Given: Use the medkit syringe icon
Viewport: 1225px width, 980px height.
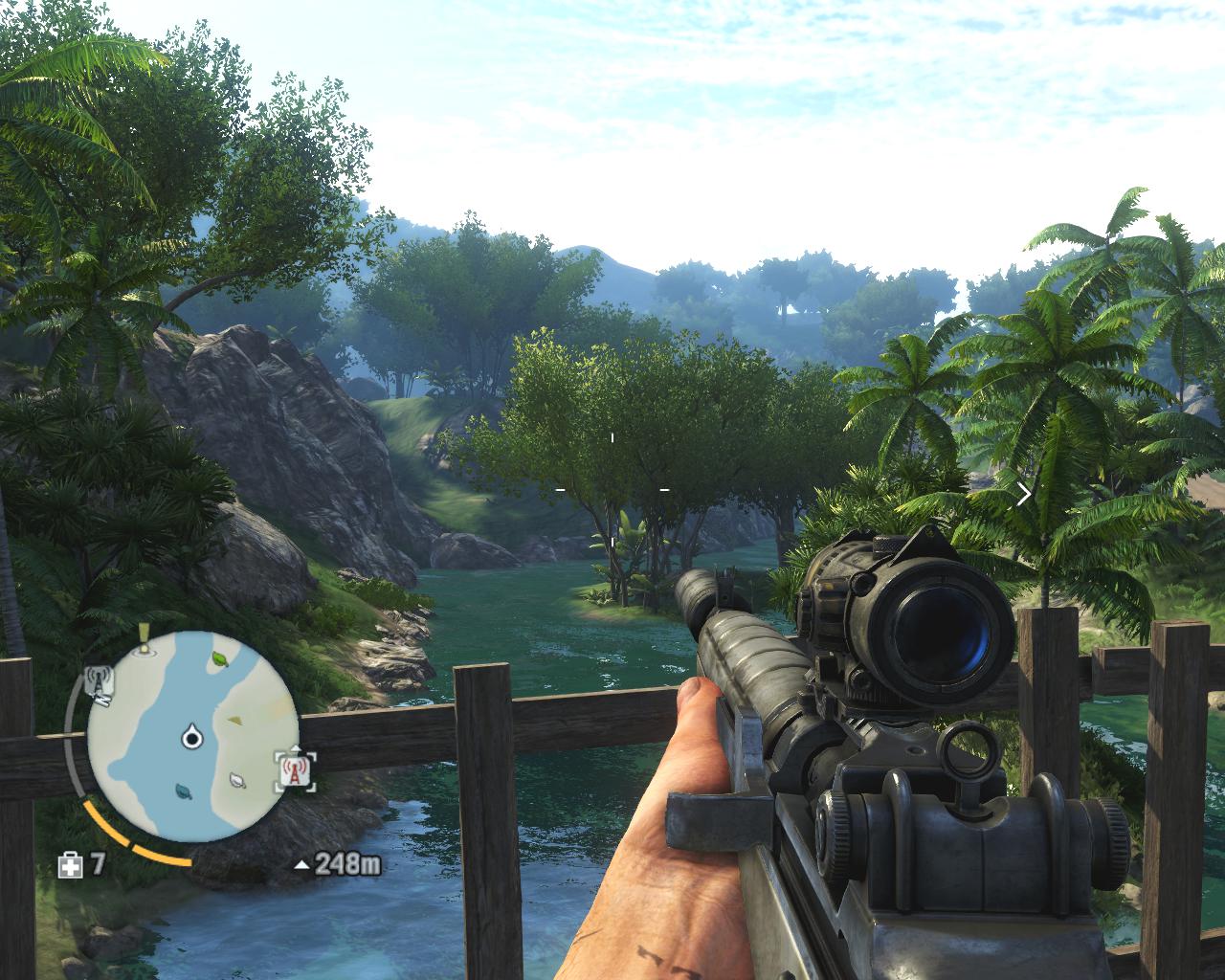Looking at the screenshot, I should click(71, 865).
